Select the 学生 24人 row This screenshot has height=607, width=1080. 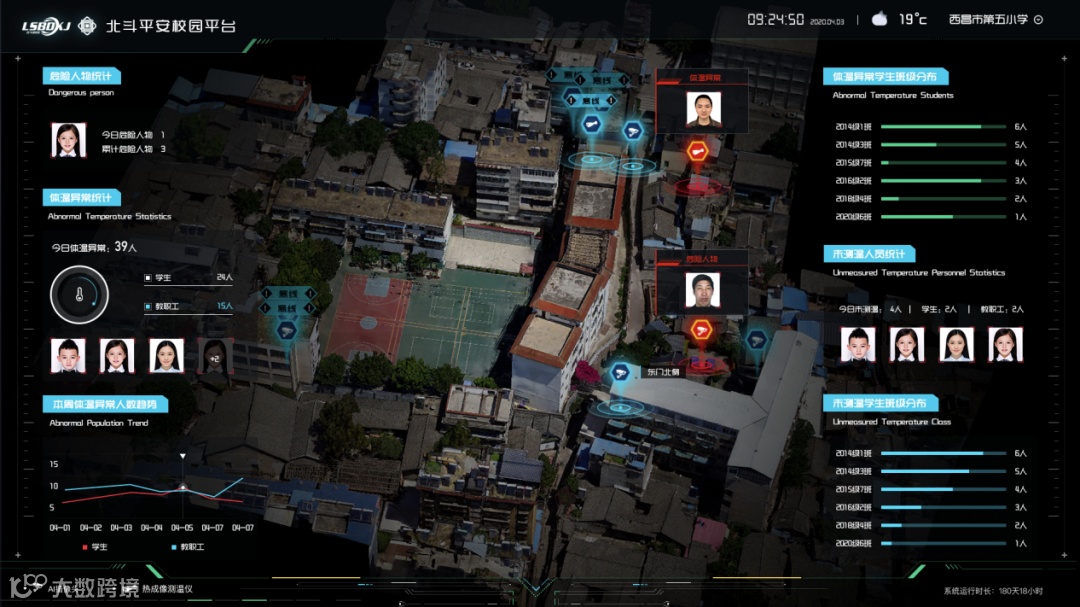point(189,277)
